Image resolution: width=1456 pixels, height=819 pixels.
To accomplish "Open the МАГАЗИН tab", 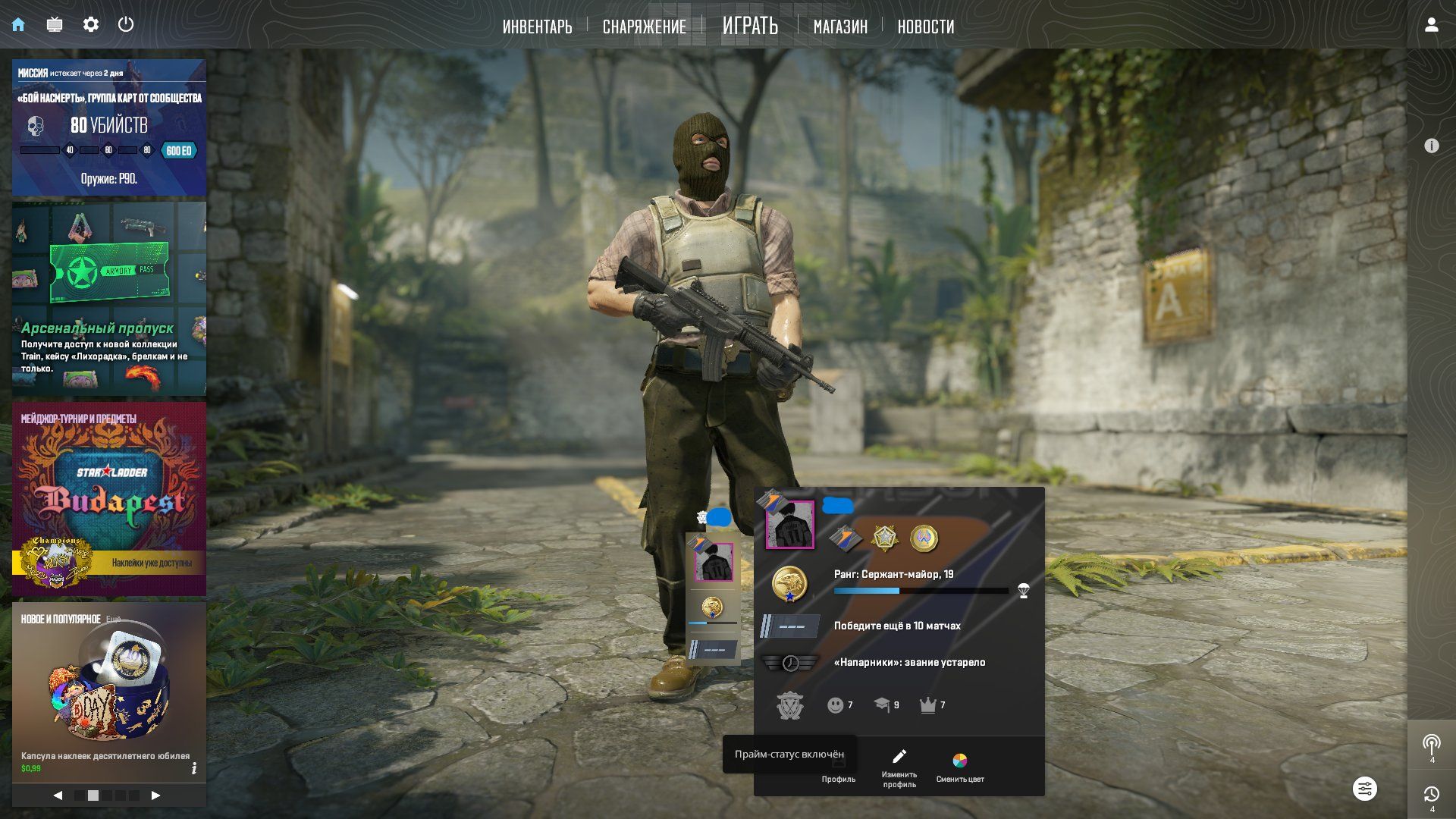I will tap(840, 27).
